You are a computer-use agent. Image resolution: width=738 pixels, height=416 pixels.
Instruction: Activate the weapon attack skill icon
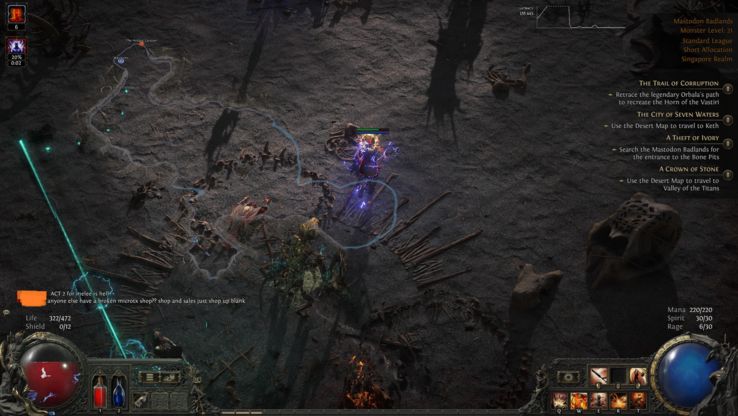pos(599,377)
